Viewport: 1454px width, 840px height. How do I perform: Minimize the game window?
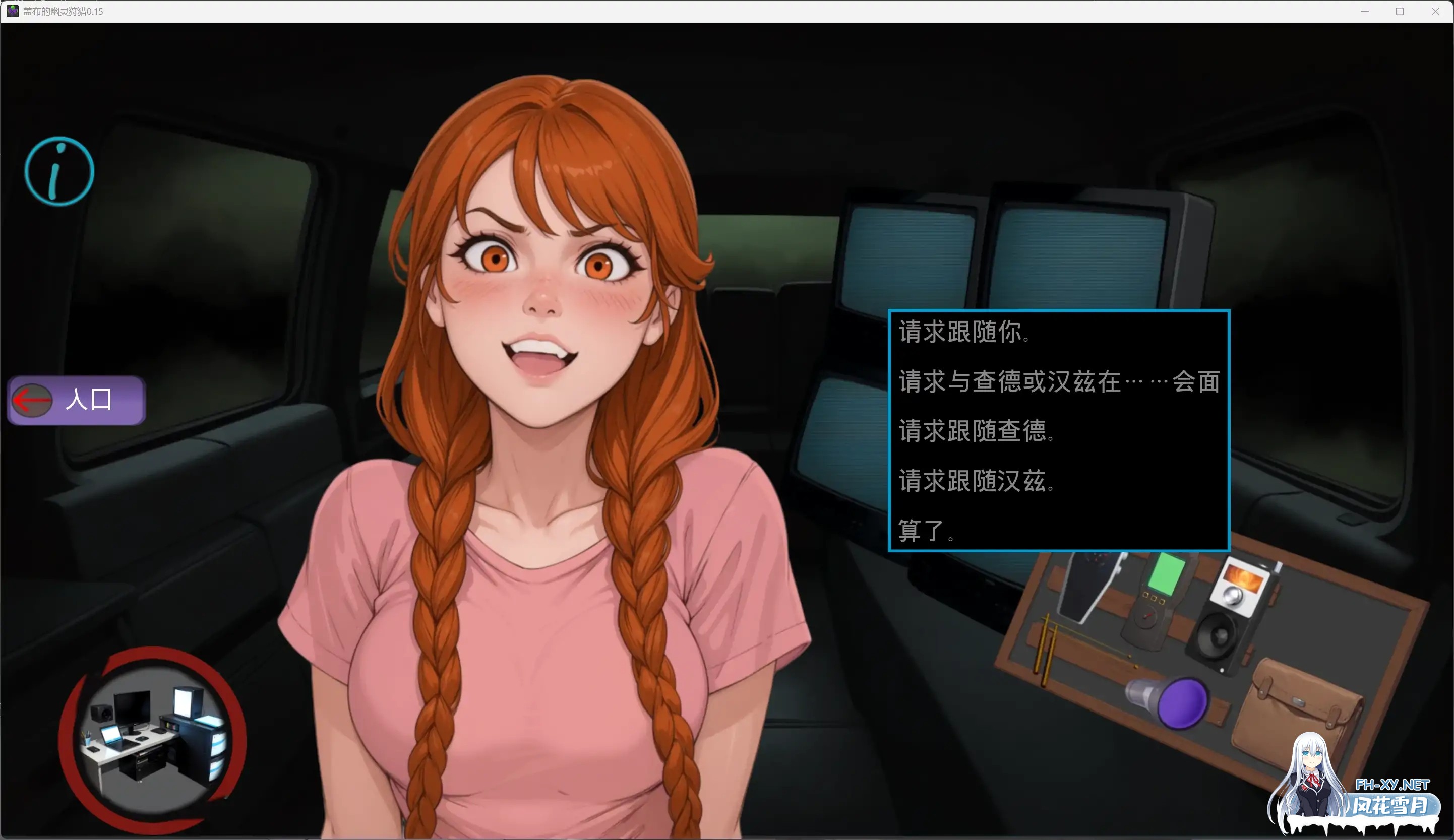point(1365,11)
